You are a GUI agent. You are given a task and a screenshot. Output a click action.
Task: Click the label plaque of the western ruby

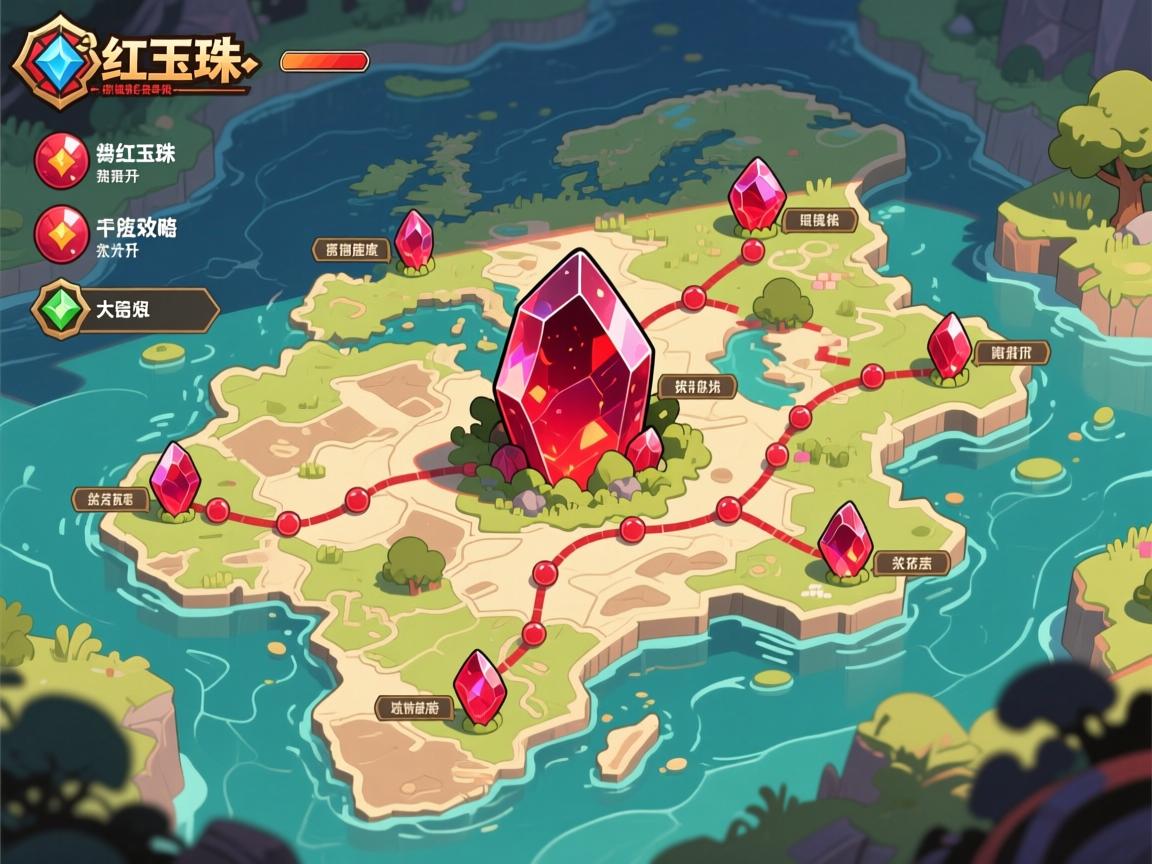[110, 497]
